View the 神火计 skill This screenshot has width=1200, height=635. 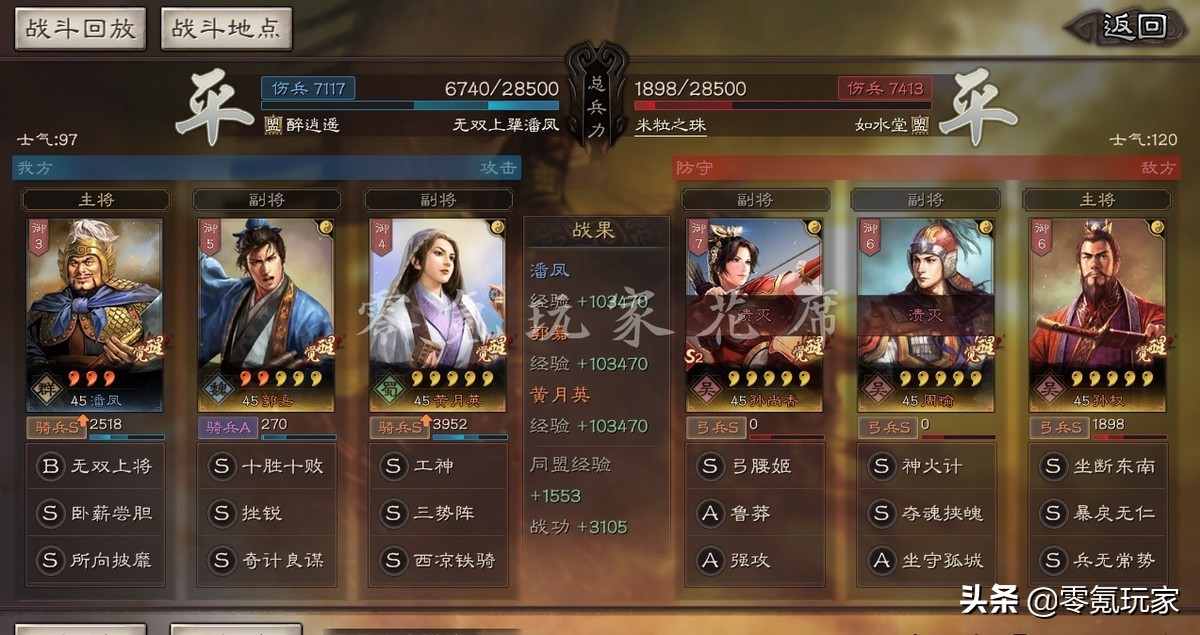click(925, 466)
